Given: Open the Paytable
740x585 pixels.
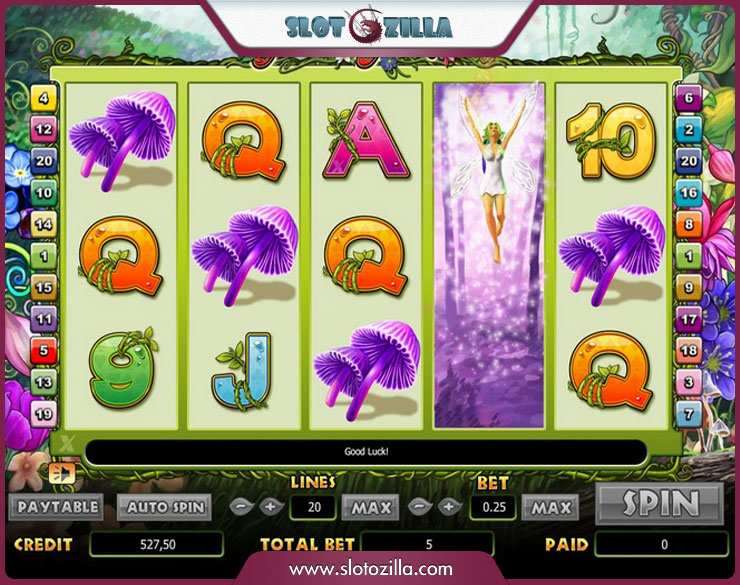Looking at the screenshot, I should pos(57,507).
